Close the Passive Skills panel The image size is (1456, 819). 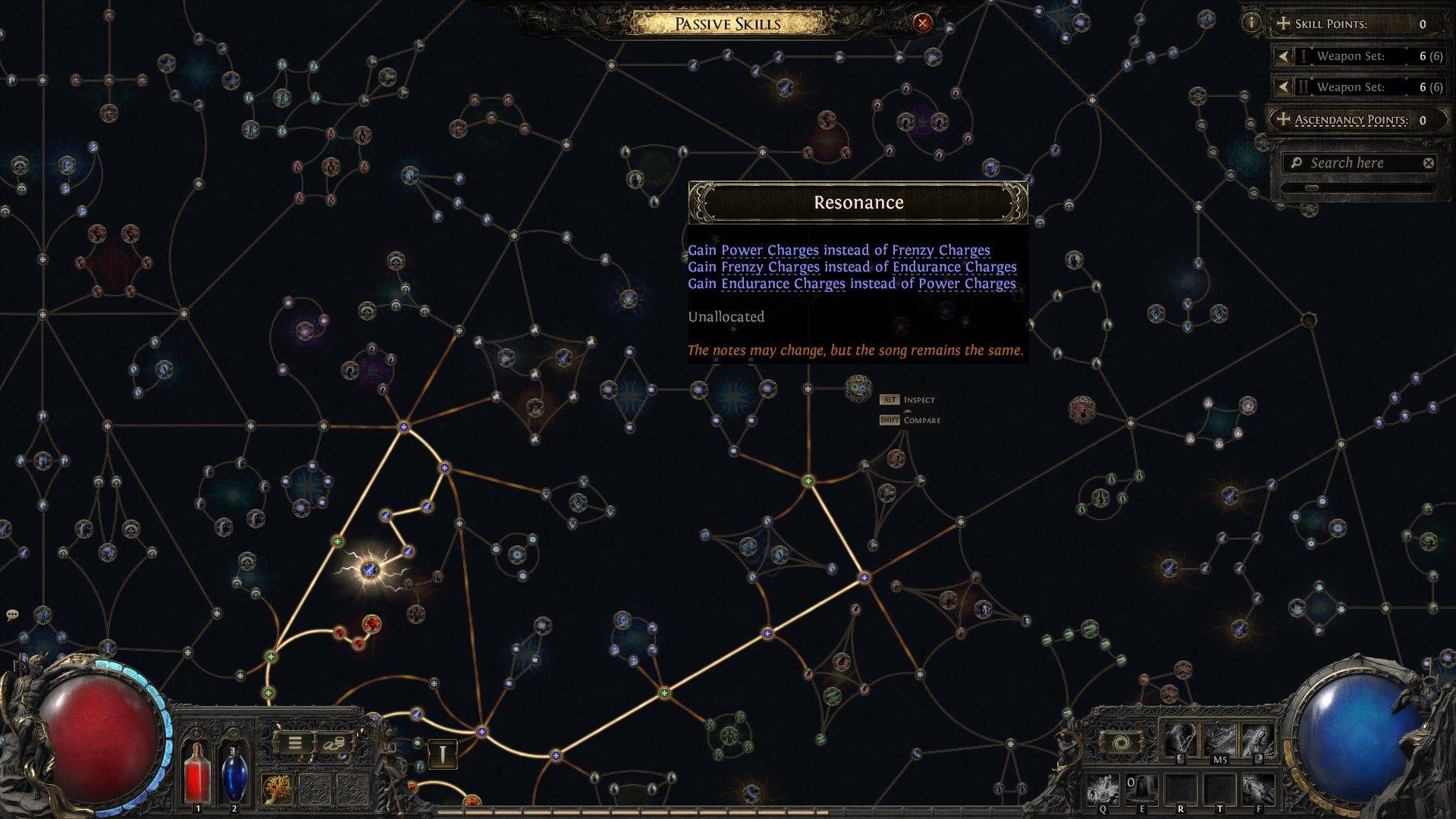point(922,23)
